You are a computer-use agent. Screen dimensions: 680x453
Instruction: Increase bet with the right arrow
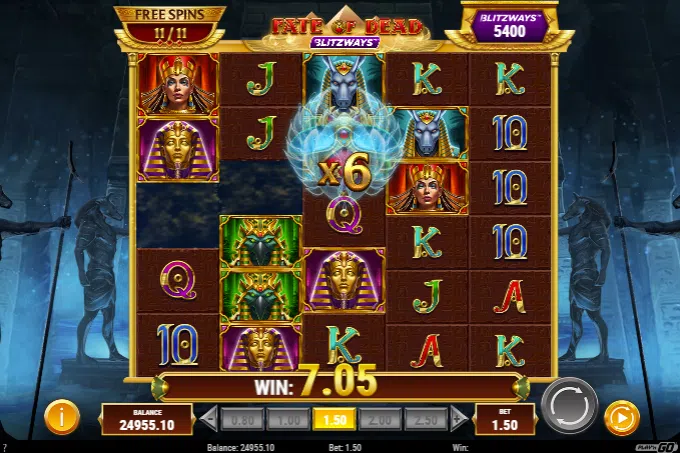click(x=459, y=417)
